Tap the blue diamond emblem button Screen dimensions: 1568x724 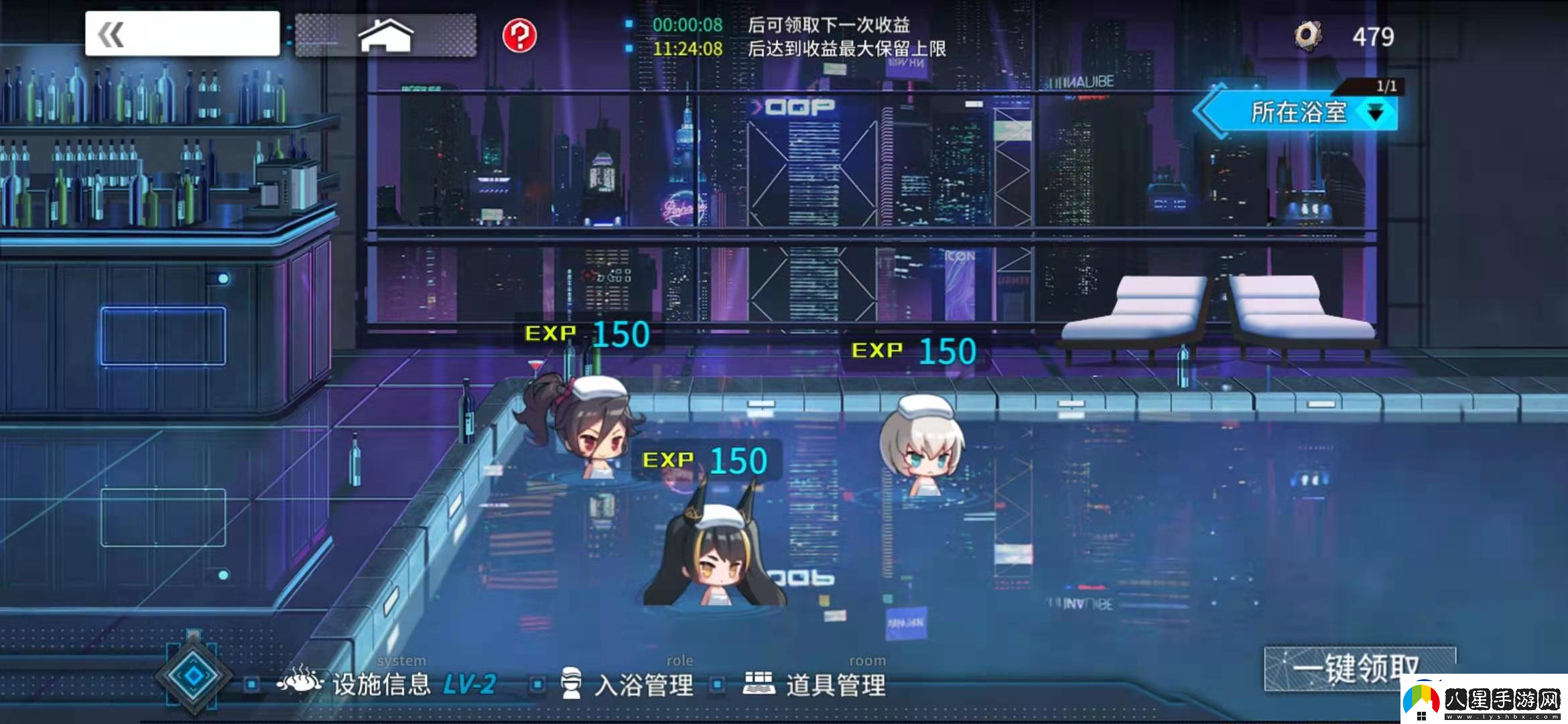(193, 676)
